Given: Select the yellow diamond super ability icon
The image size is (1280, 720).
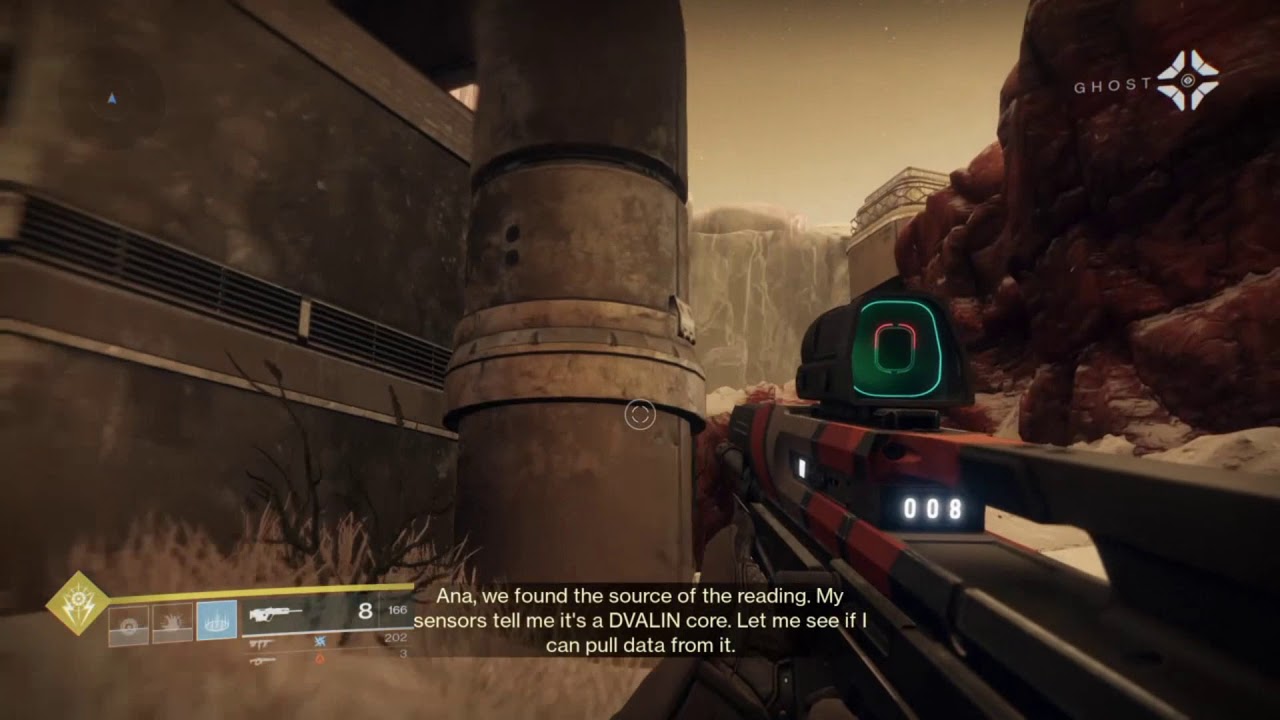Looking at the screenshot, I should 78,603.
